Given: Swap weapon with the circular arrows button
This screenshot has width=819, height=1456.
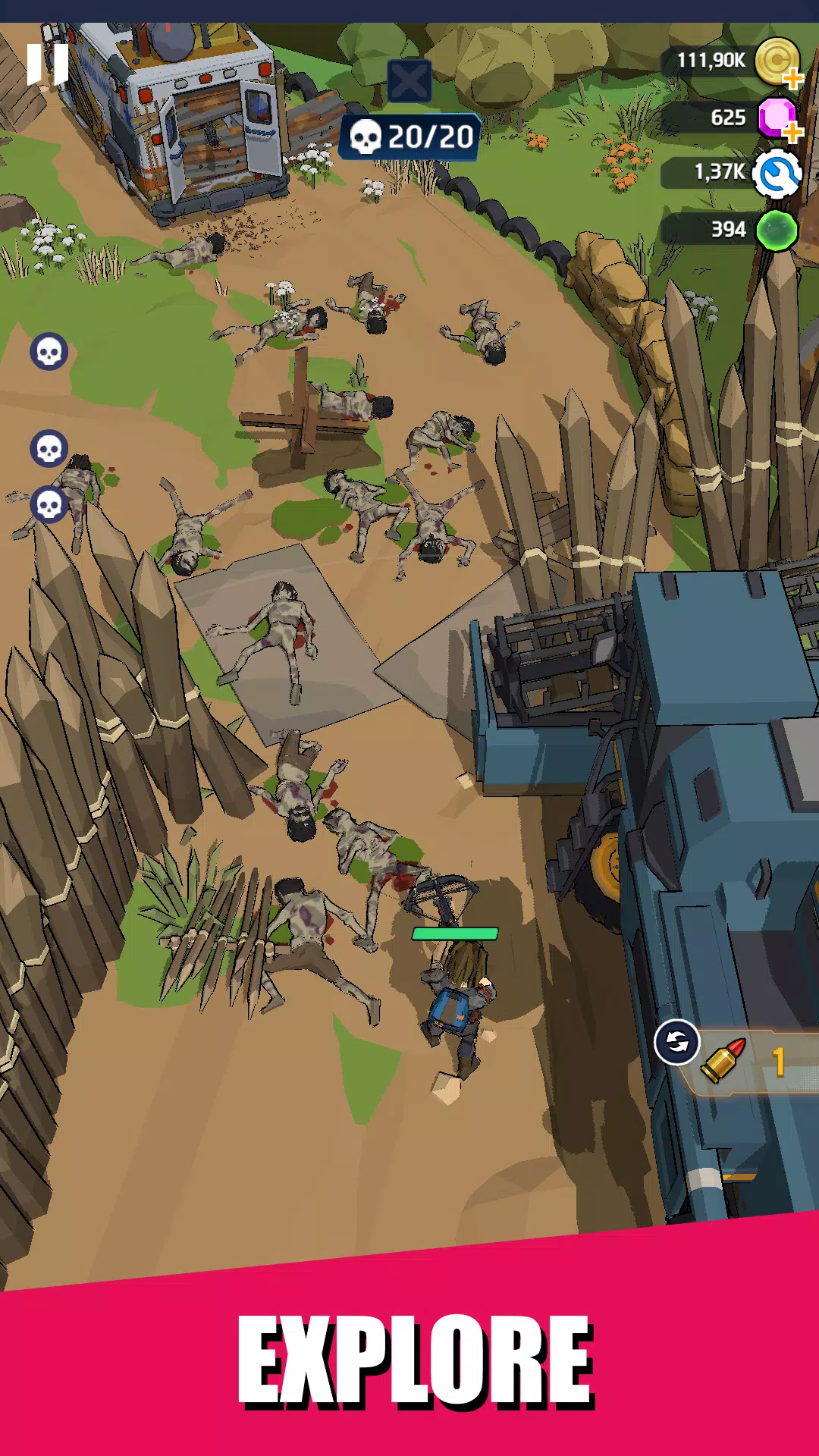Looking at the screenshot, I should point(676,1043).
